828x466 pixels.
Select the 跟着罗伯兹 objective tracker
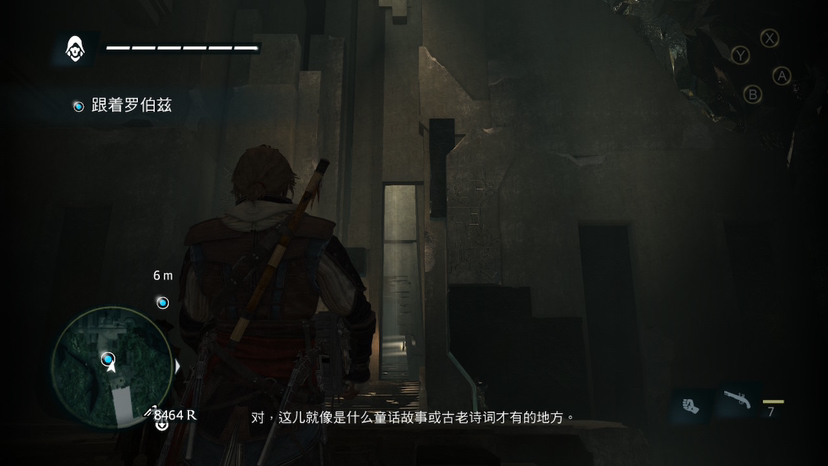click(x=122, y=105)
